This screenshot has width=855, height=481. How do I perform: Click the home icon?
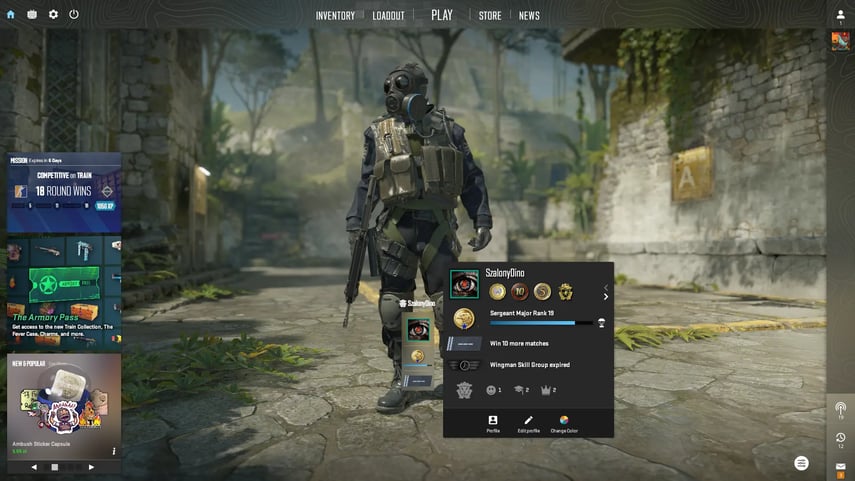tap(11, 15)
